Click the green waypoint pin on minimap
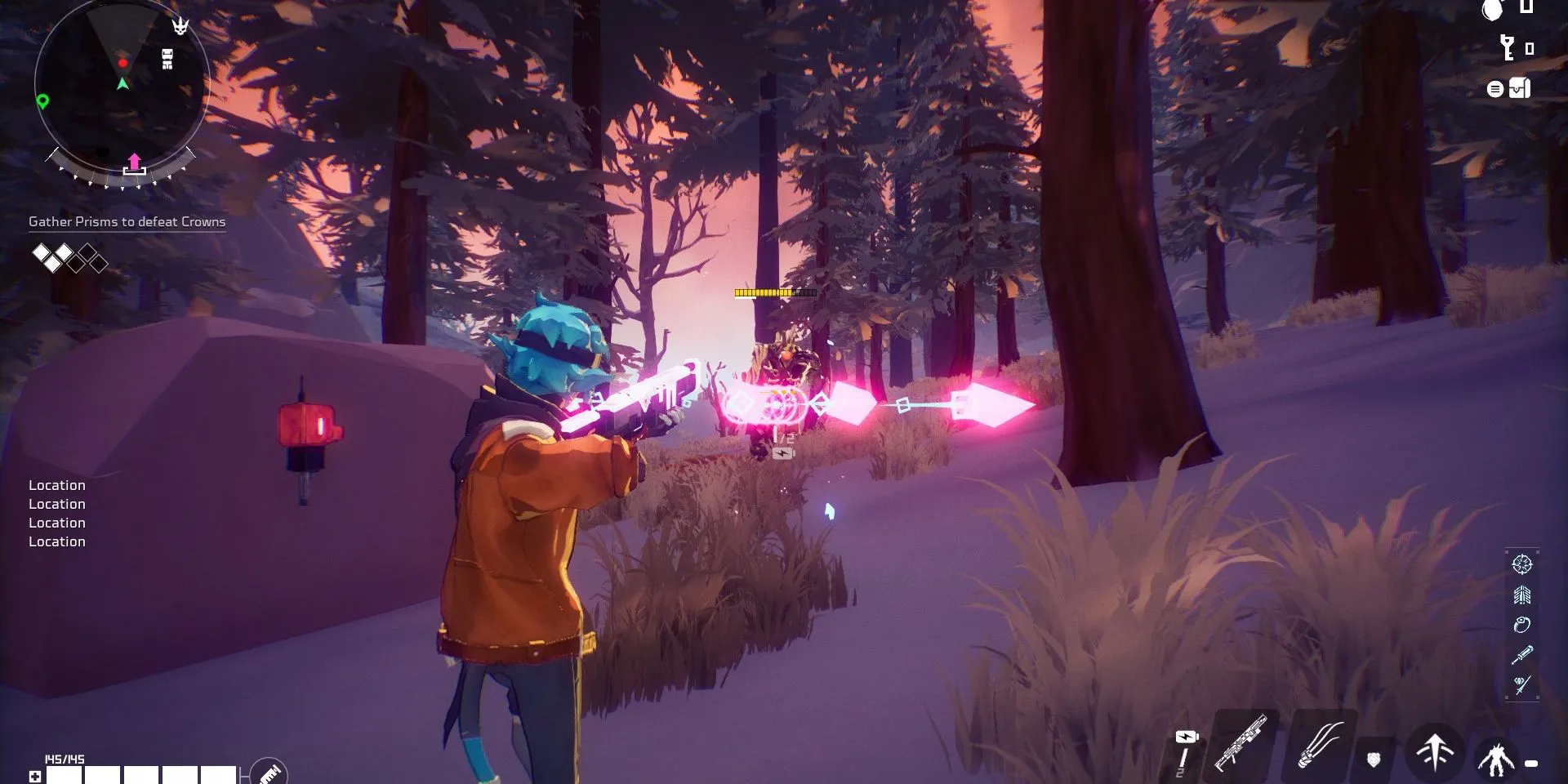 43,101
